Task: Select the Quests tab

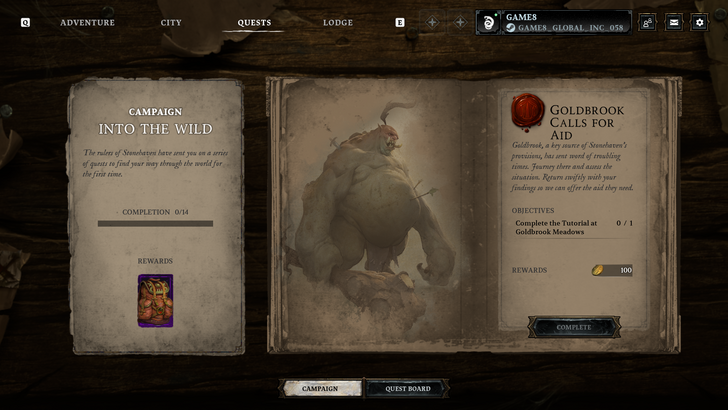Action: pos(254,22)
